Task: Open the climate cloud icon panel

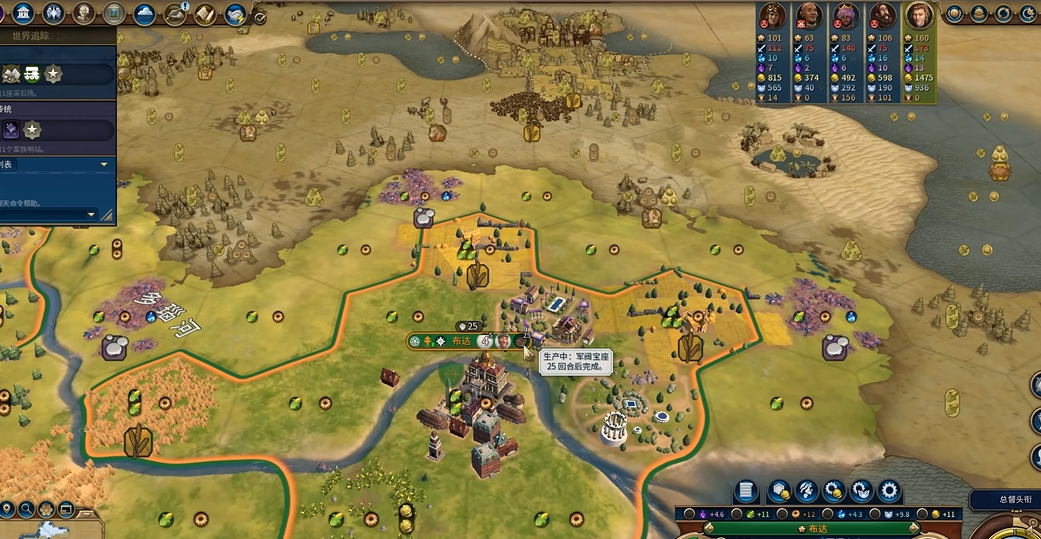Action: (143, 14)
